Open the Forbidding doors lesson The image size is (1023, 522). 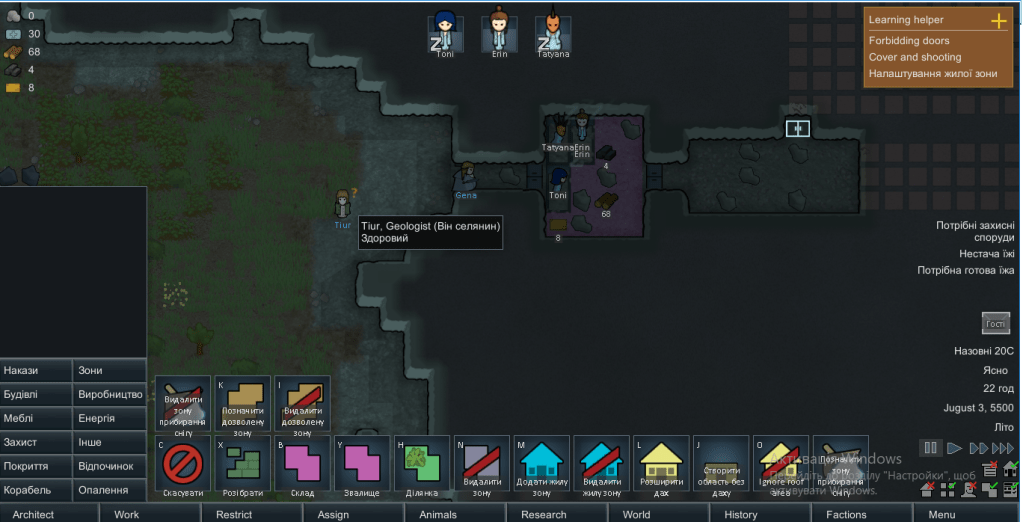point(909,41)
